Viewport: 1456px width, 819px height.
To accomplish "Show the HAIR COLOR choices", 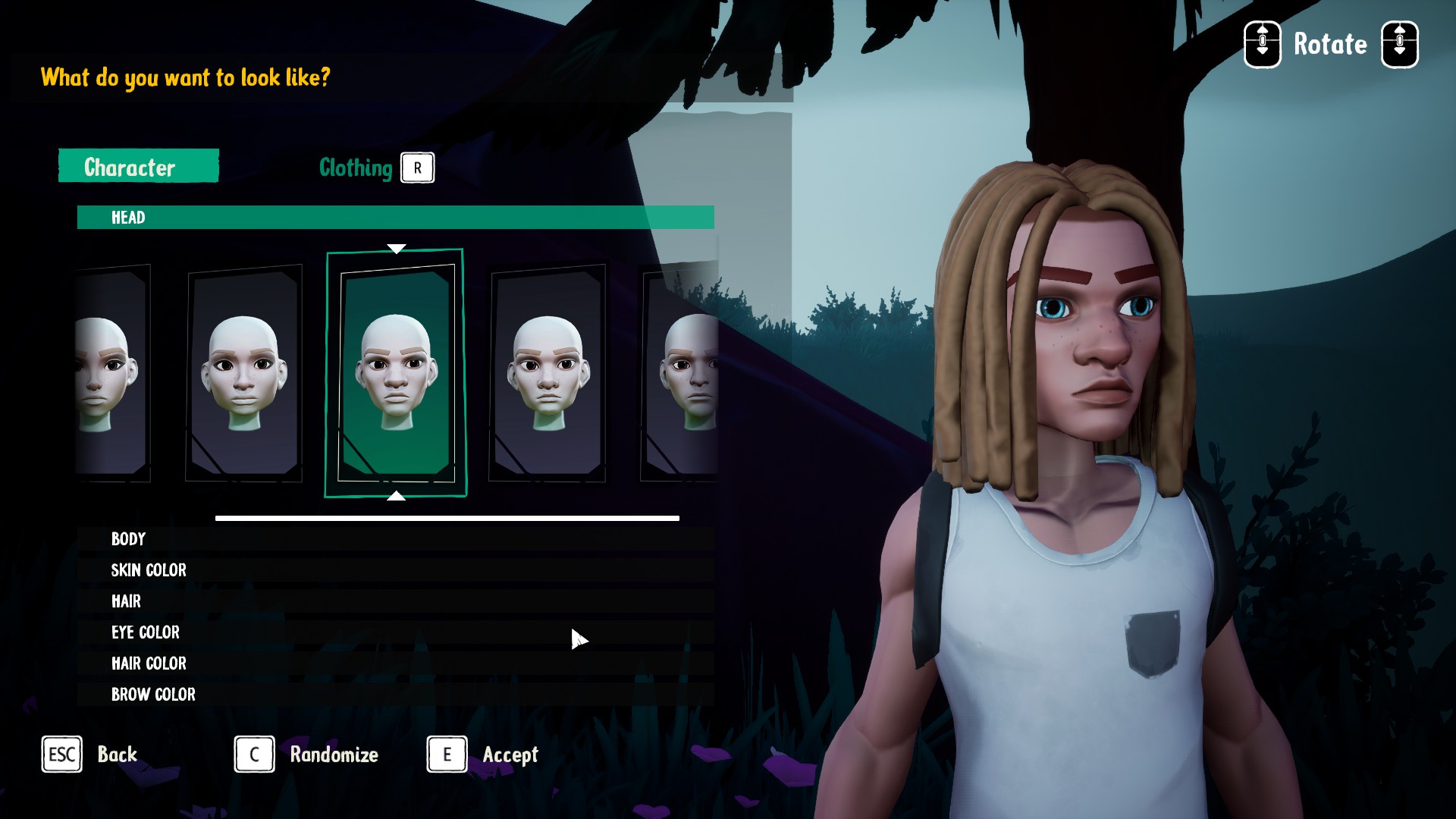I will coord(395,664).
